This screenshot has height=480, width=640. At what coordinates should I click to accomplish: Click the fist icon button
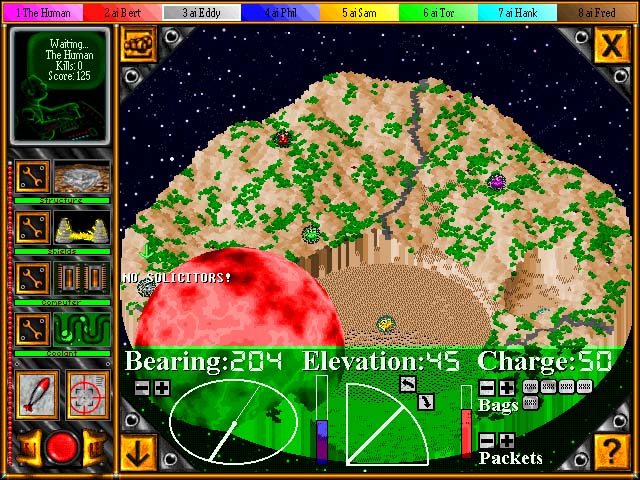click(137, 44)
